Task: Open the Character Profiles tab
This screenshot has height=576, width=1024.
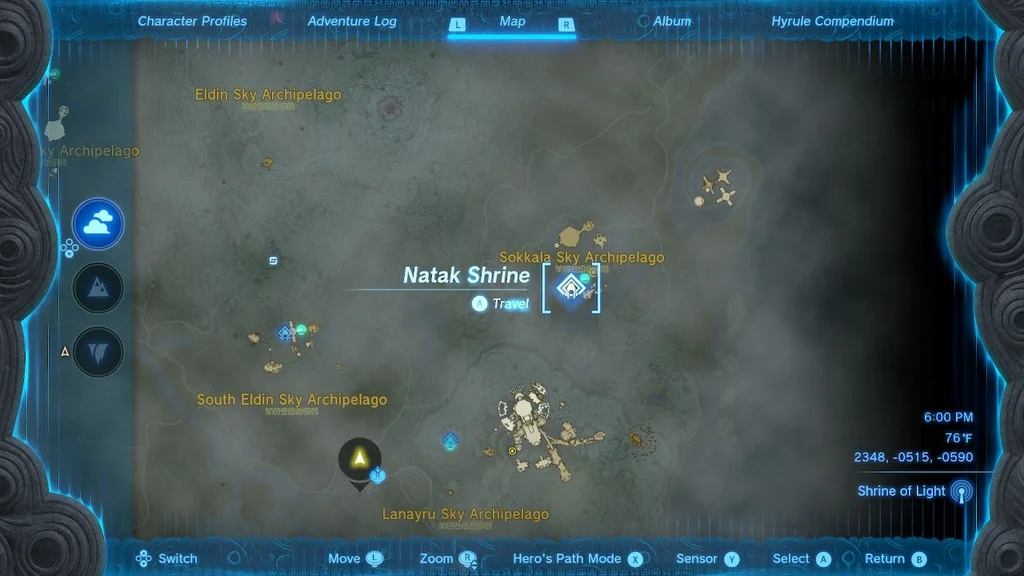Action: click(192, 21)
